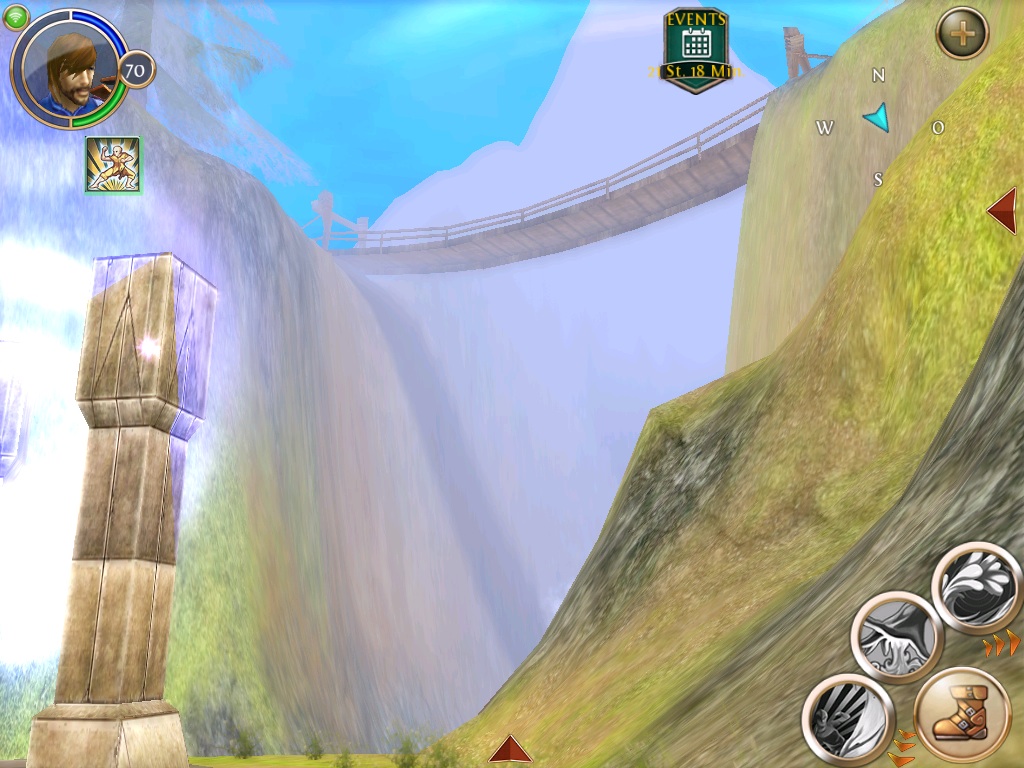
Task: Expand the red arrow side panel
Action: [x=1002, y=210]
